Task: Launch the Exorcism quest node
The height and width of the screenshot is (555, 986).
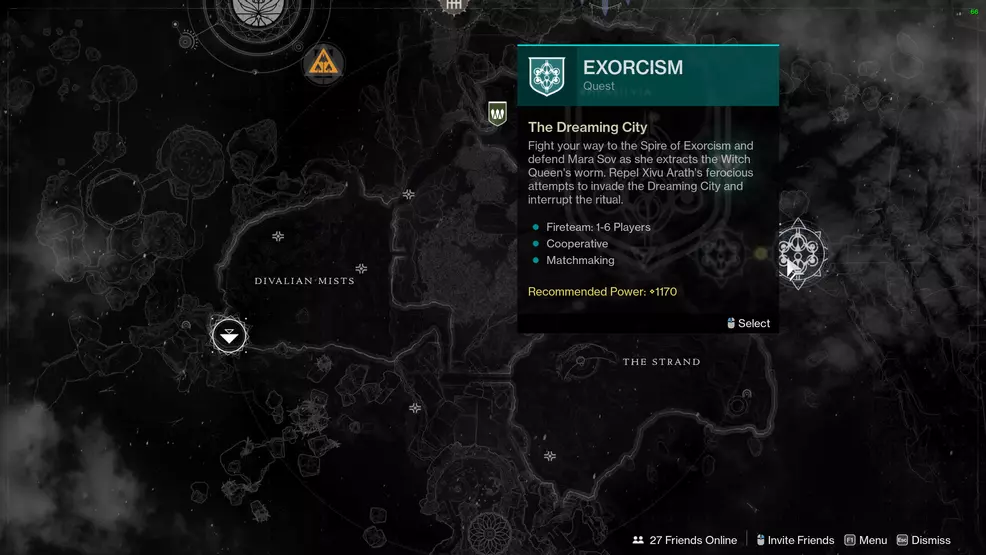Action: click(x=798, y=253)
